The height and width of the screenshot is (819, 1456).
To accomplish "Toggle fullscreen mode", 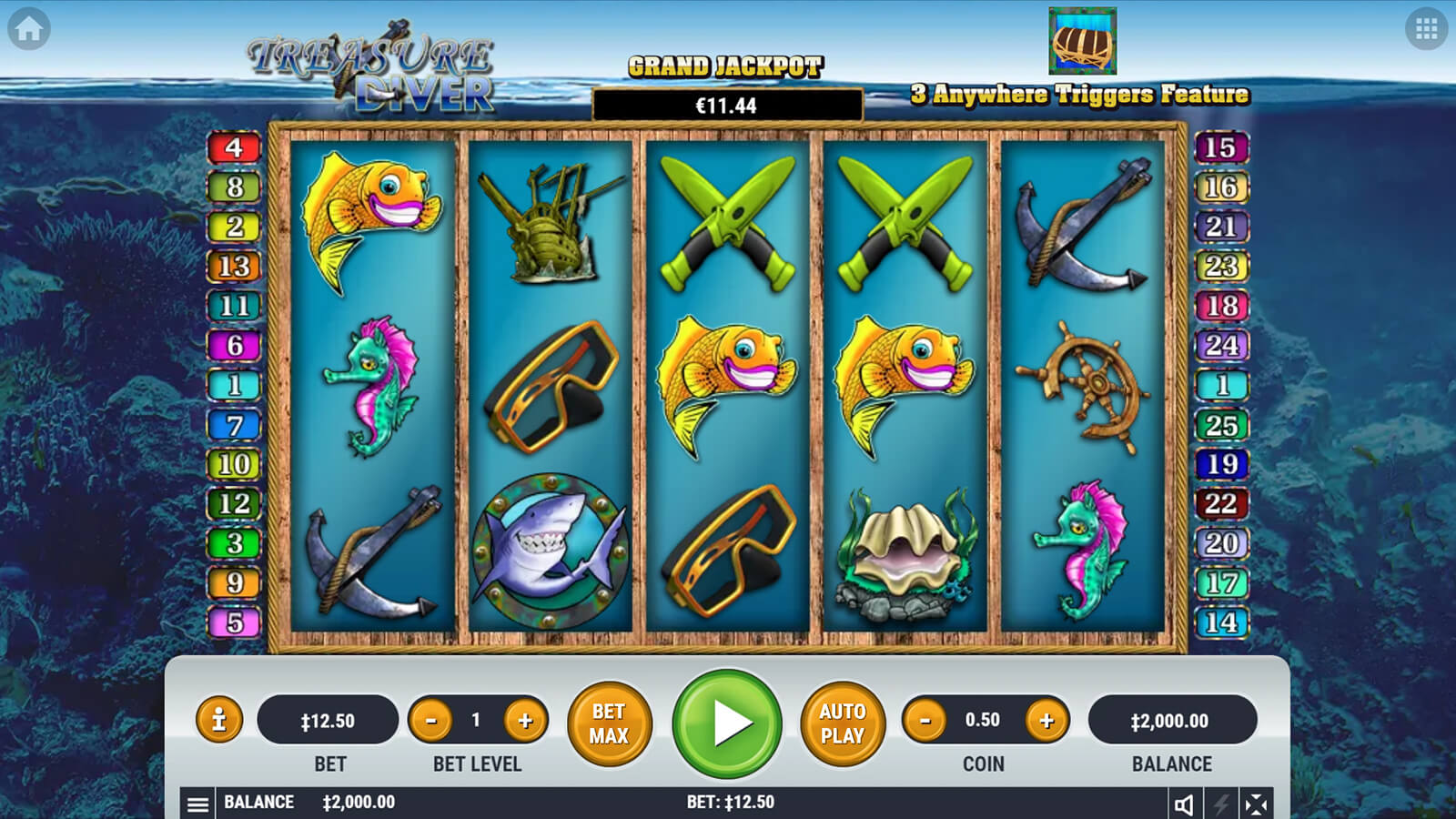I will click(x=1256, y=804).
